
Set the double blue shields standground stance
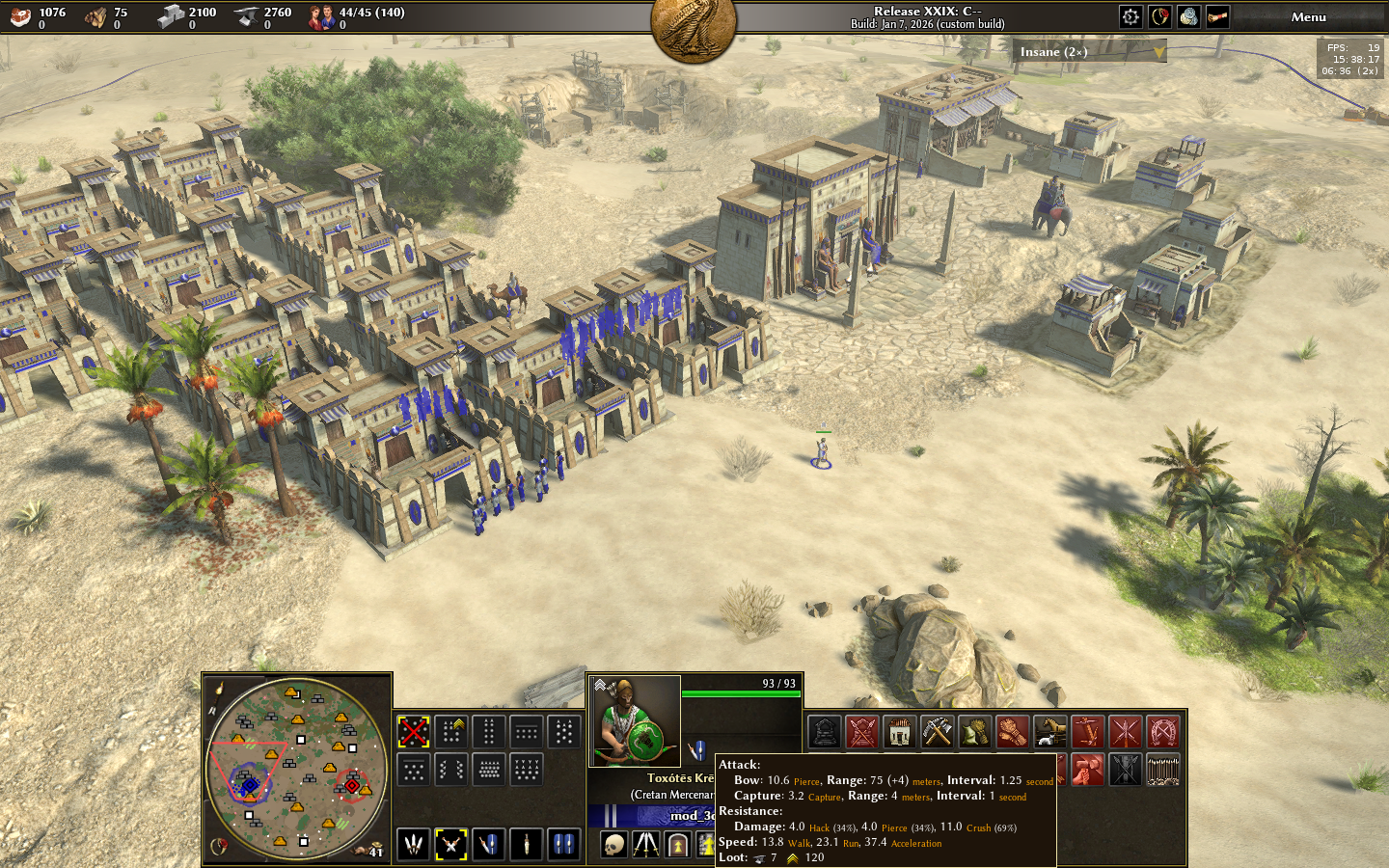click(563, 845)
